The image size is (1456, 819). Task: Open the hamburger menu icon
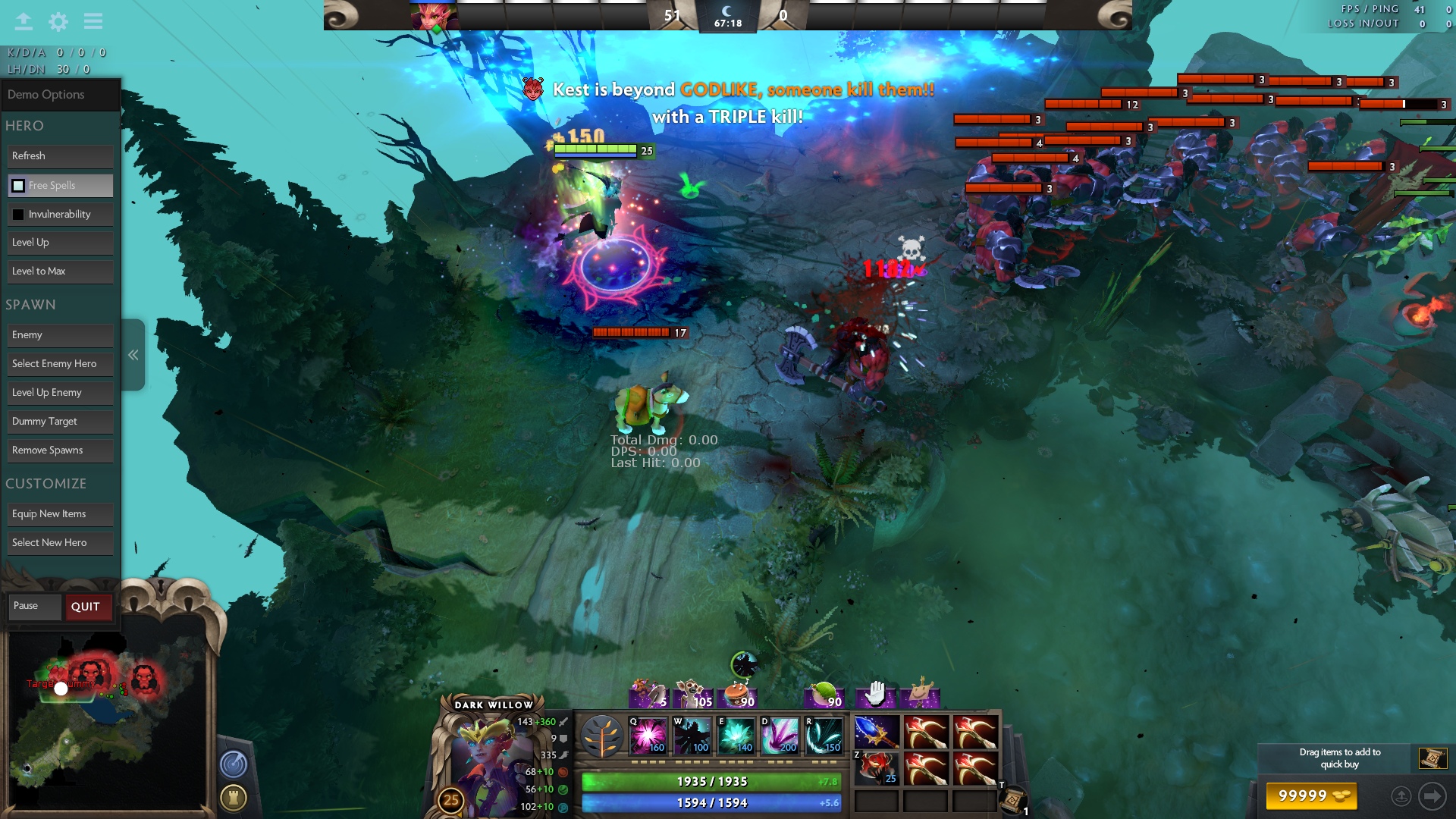93,21
